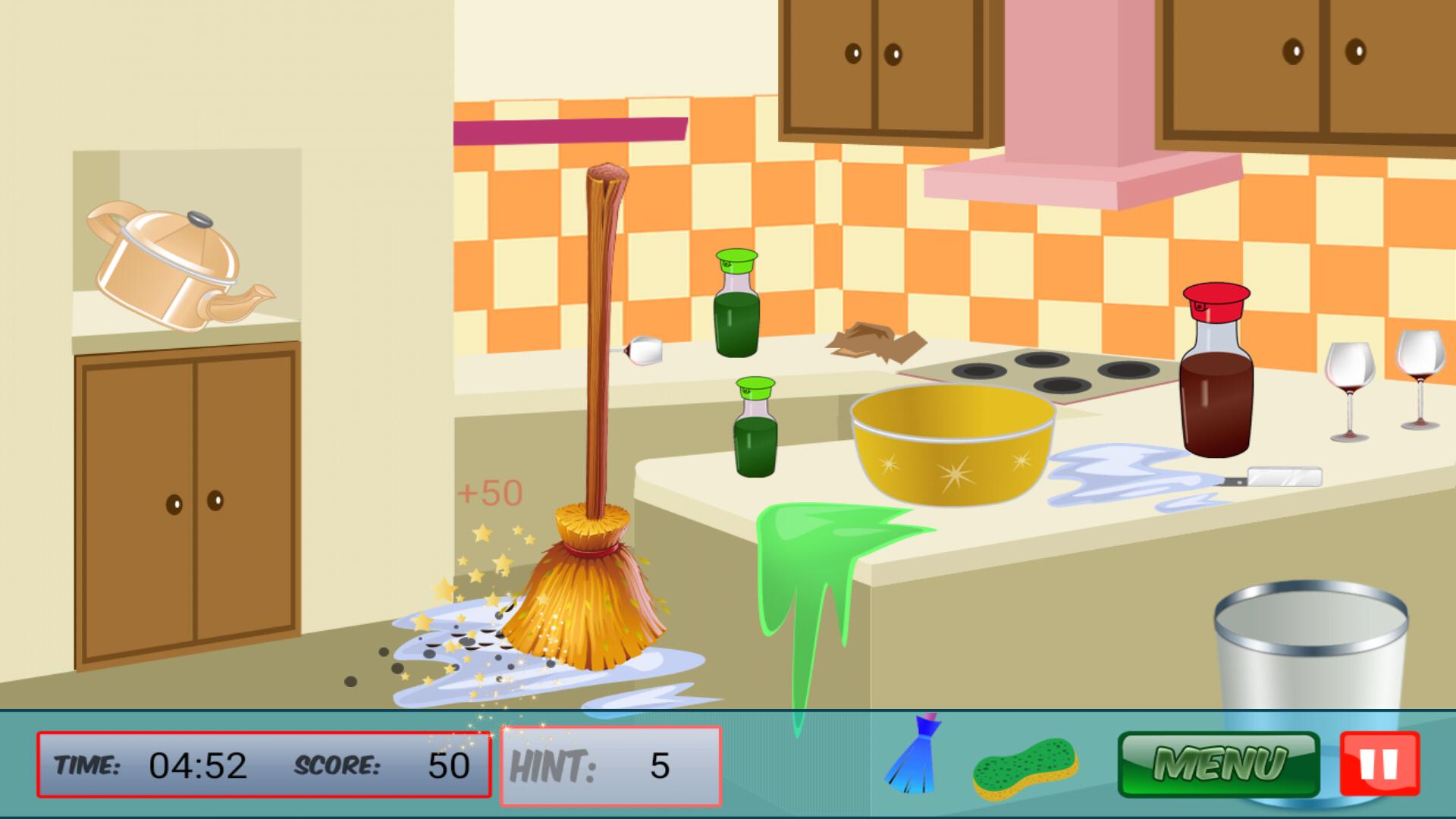
Task: Click the red-capped sauce bottle
Action: [1217, 379]
